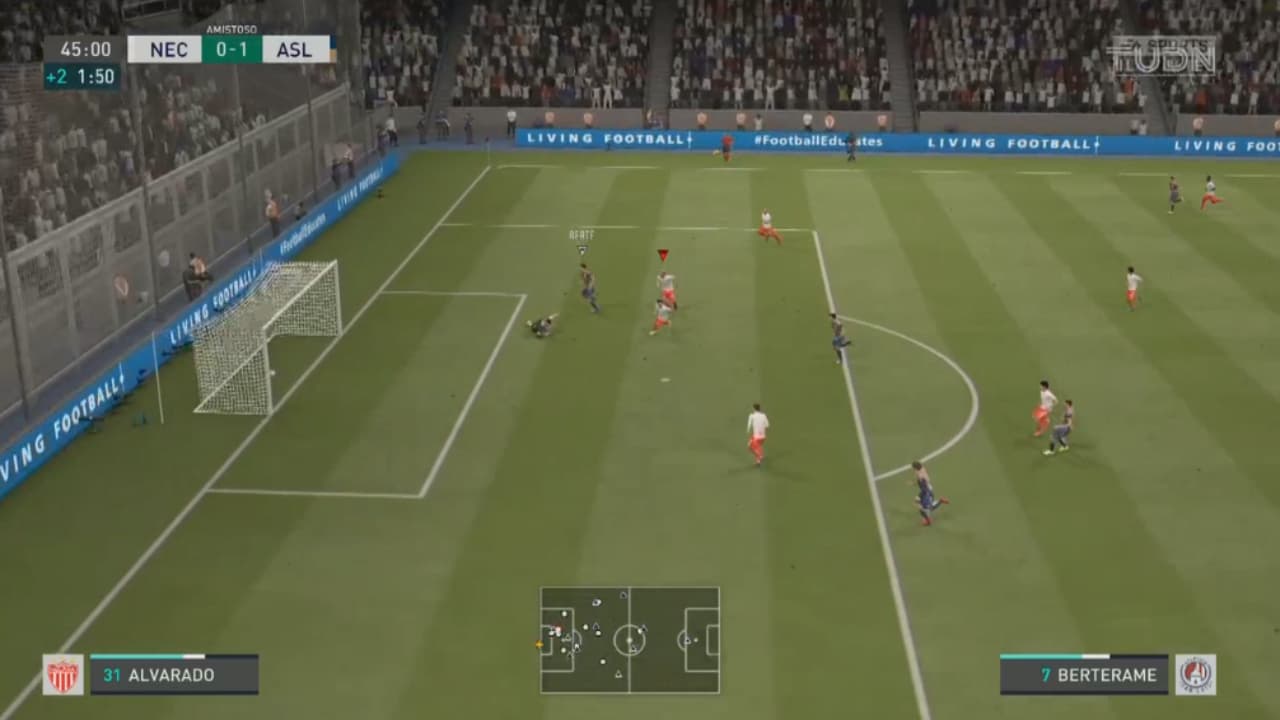Viewport: 1280px width, 720px height.
Task: Click the Necaxa club crest icon
Action: point(62,674)
